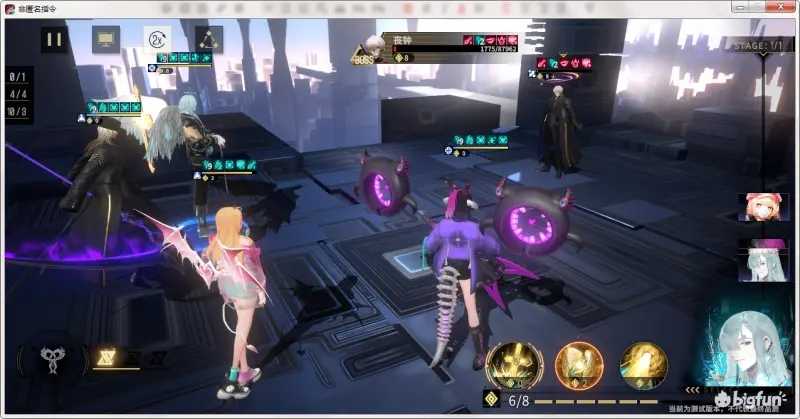800x419 pixels.
Task: Target the boss portrait icon
Action: pyautogui.click(x=371, y=46)
